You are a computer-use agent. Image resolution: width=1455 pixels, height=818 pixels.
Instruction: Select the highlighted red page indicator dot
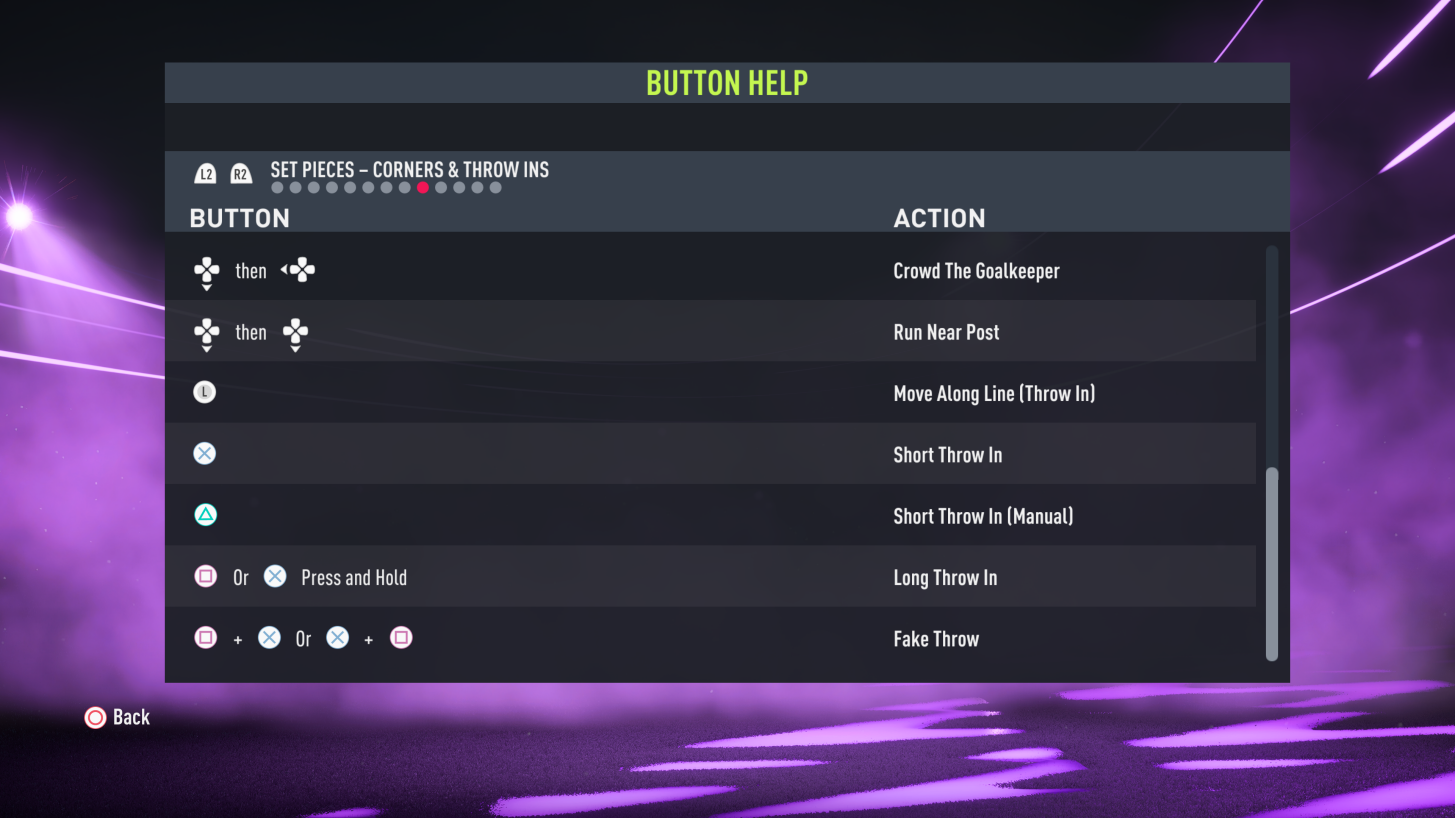[x=423, y=187]
